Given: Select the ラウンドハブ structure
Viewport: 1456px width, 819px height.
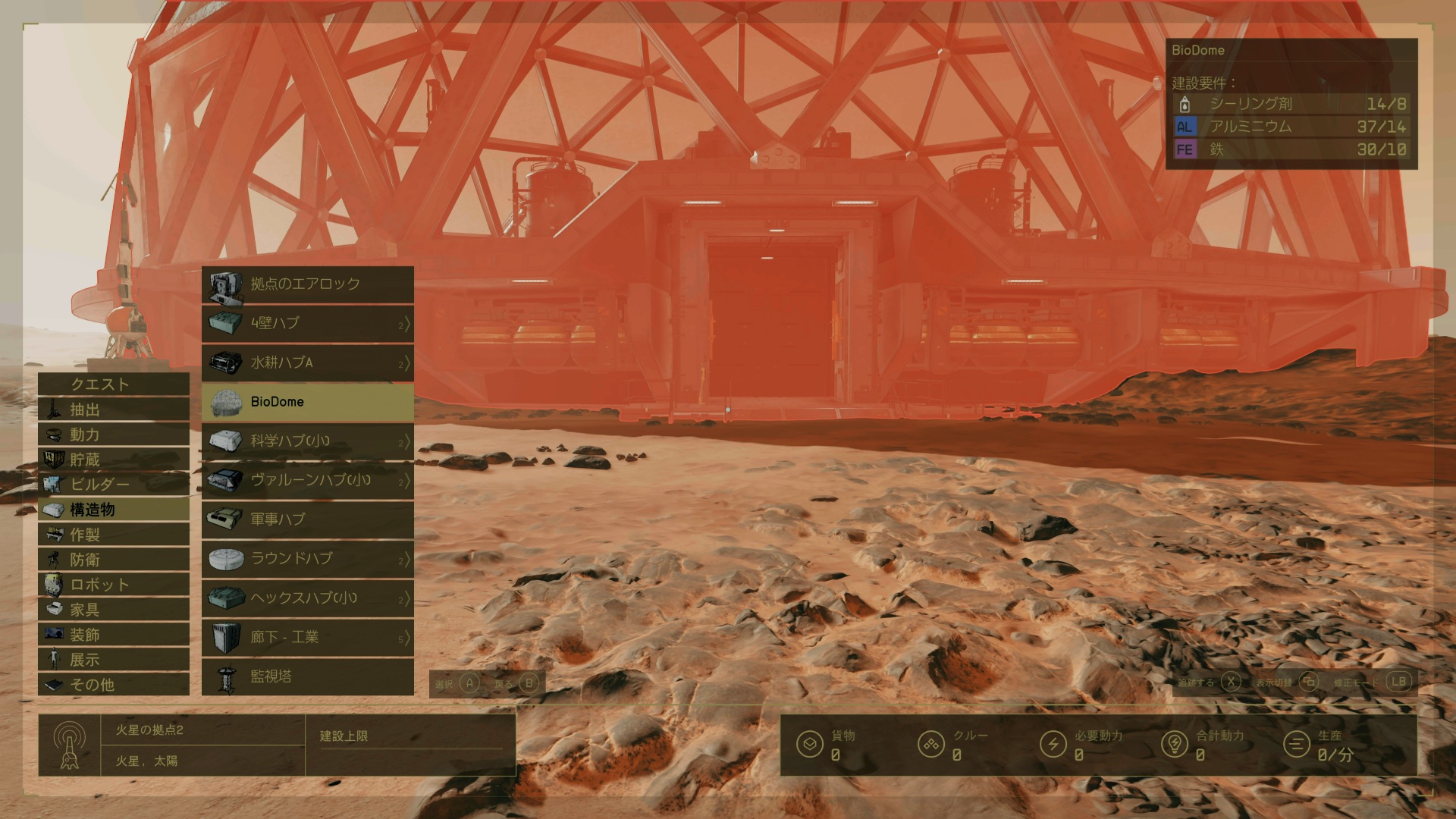Looking at the screenshot, I should coord(308,559).
